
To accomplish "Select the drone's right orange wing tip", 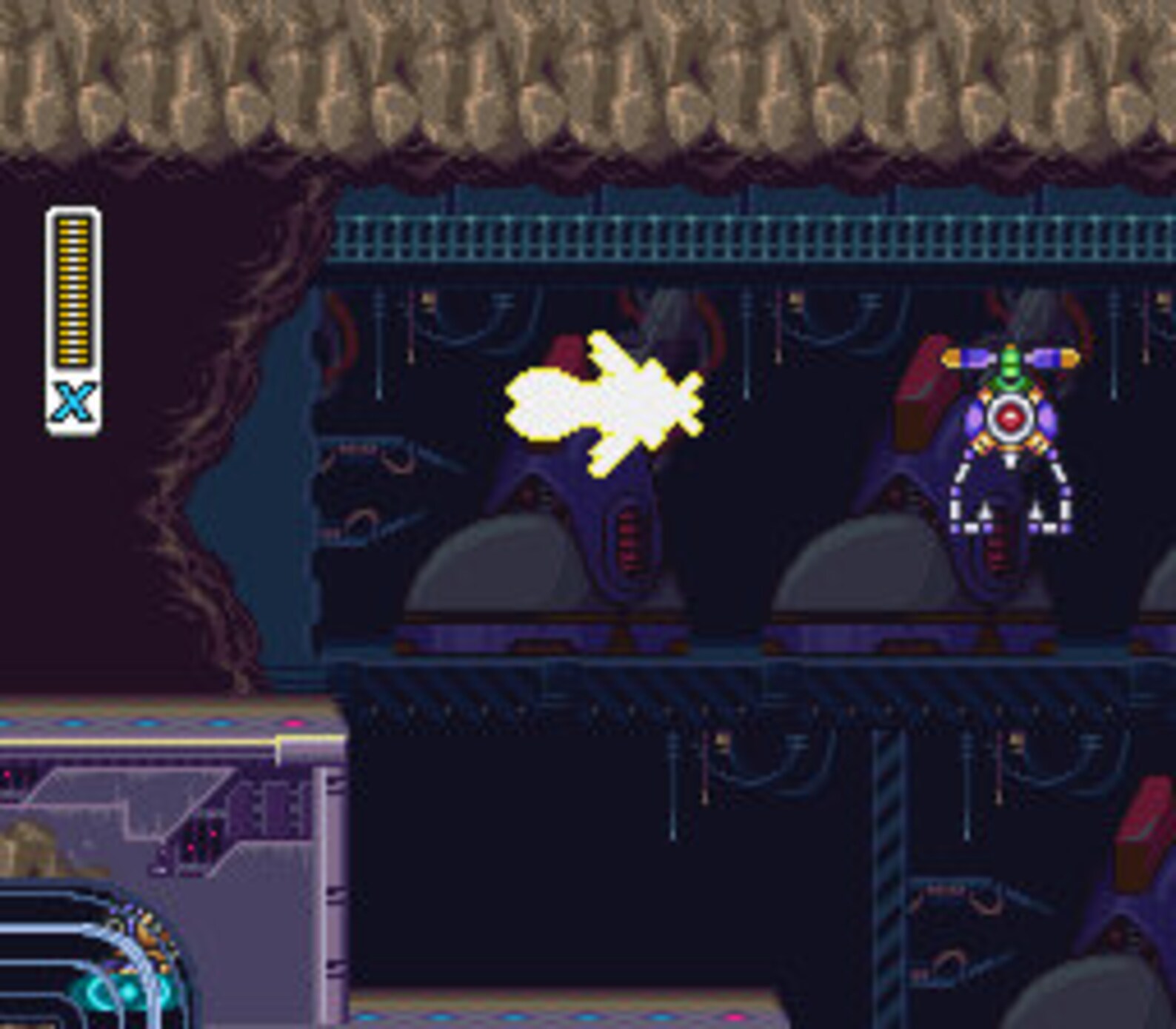I will tap(1069, 358).
